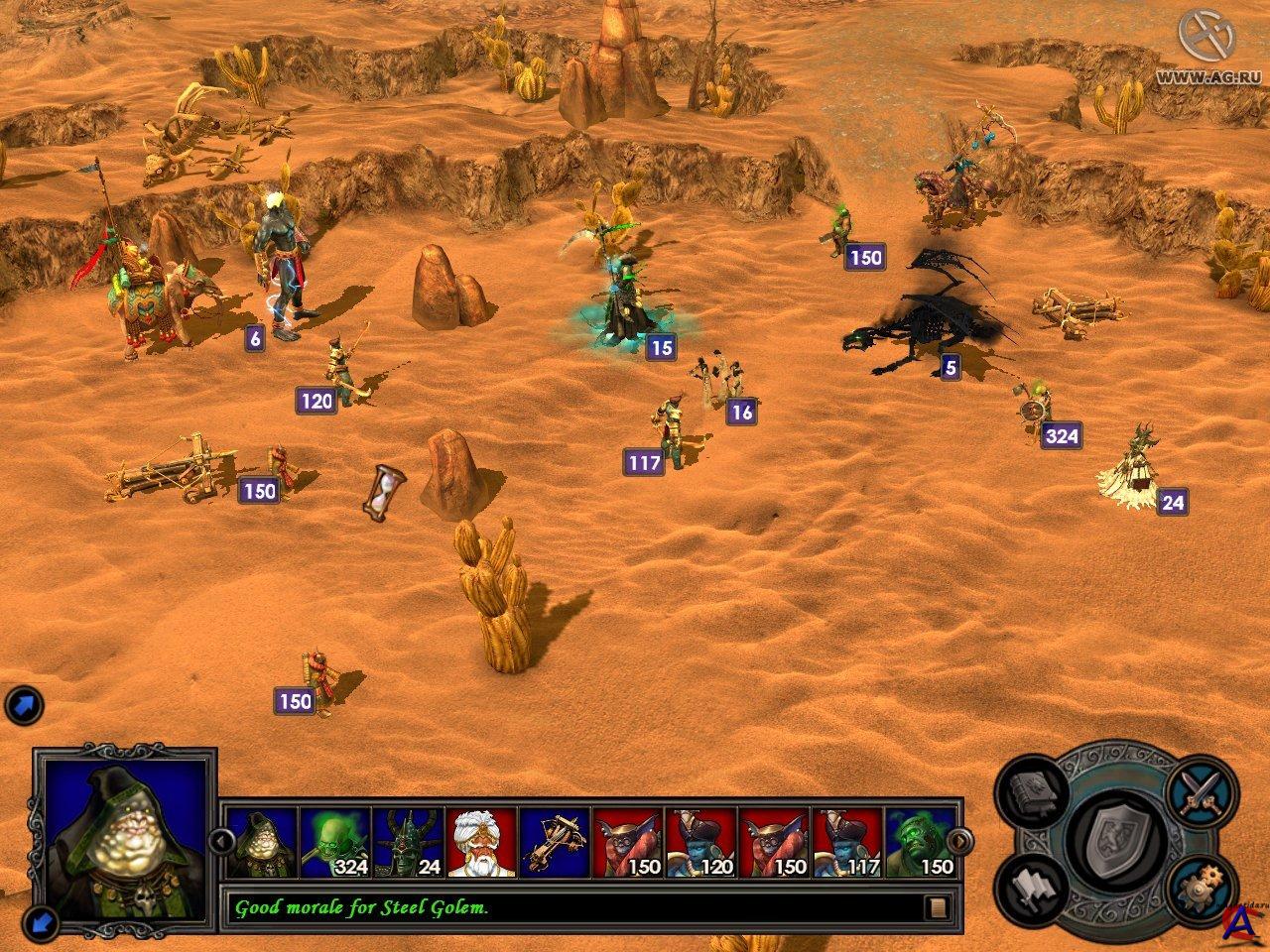Open the combat log scroll button
This screenshot has height=952, width=1270.
[938, 906]
